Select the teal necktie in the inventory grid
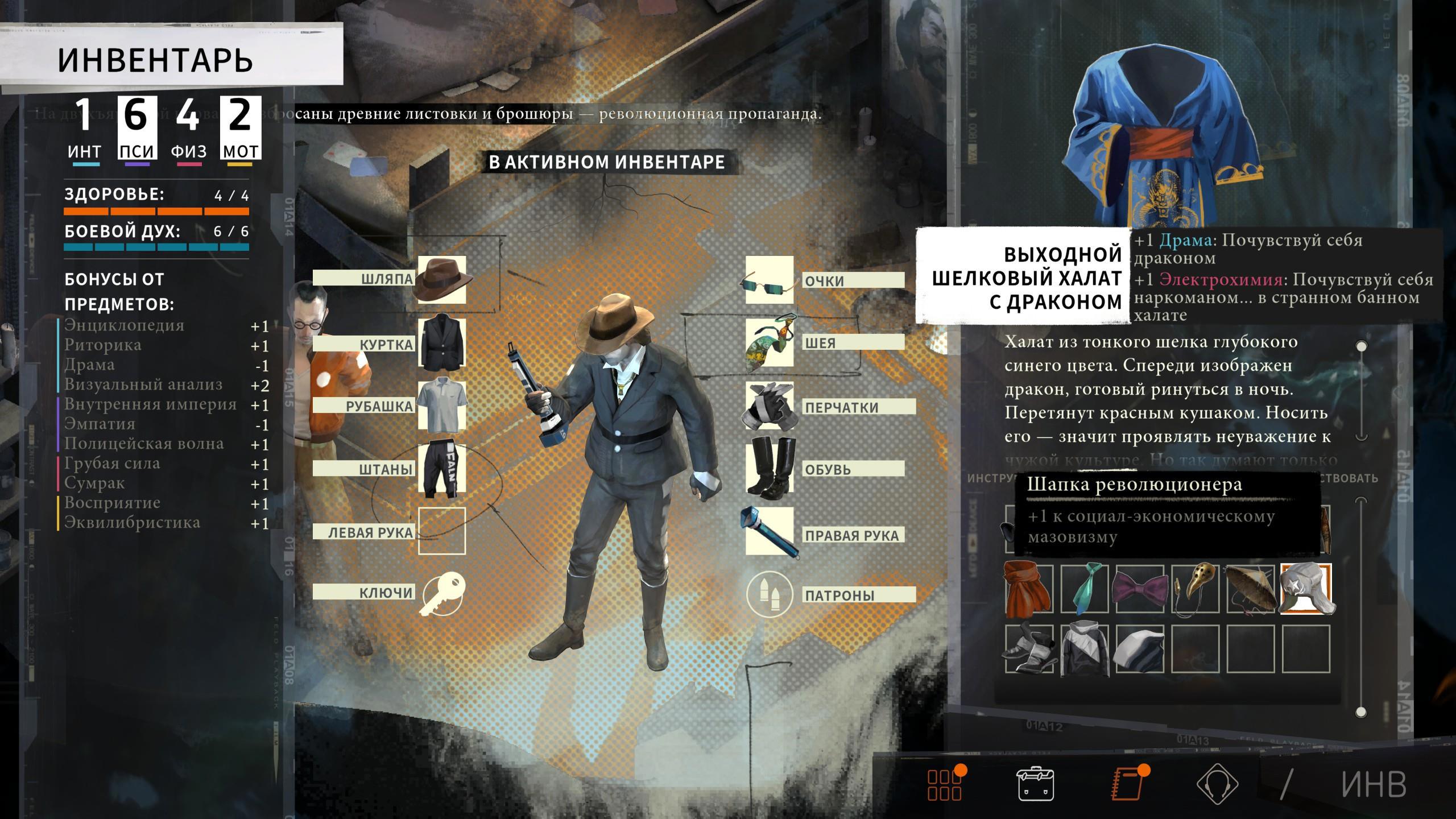Image resolution: width=1456 pixels, height=819 pixels. point(1084,589)
